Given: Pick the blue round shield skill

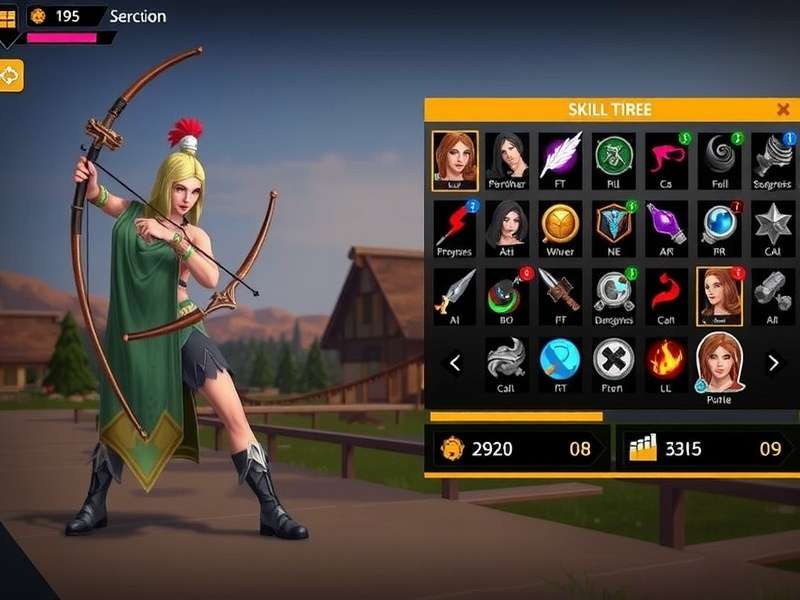Looking at the screenshot, I should coord(560,359).
